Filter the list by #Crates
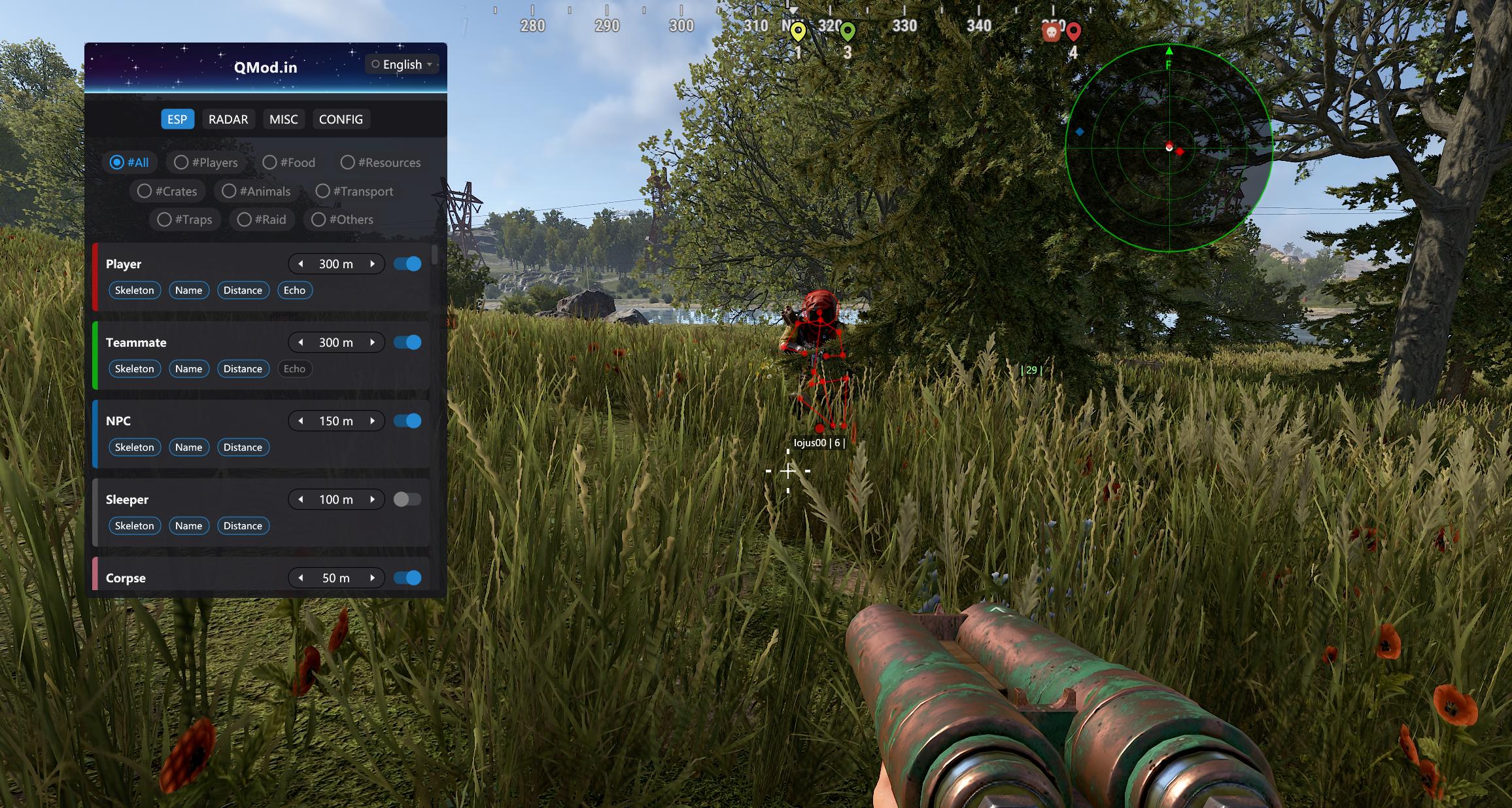Image resolution: width=1512 pixels, height=808 pixels. point(167,191)
